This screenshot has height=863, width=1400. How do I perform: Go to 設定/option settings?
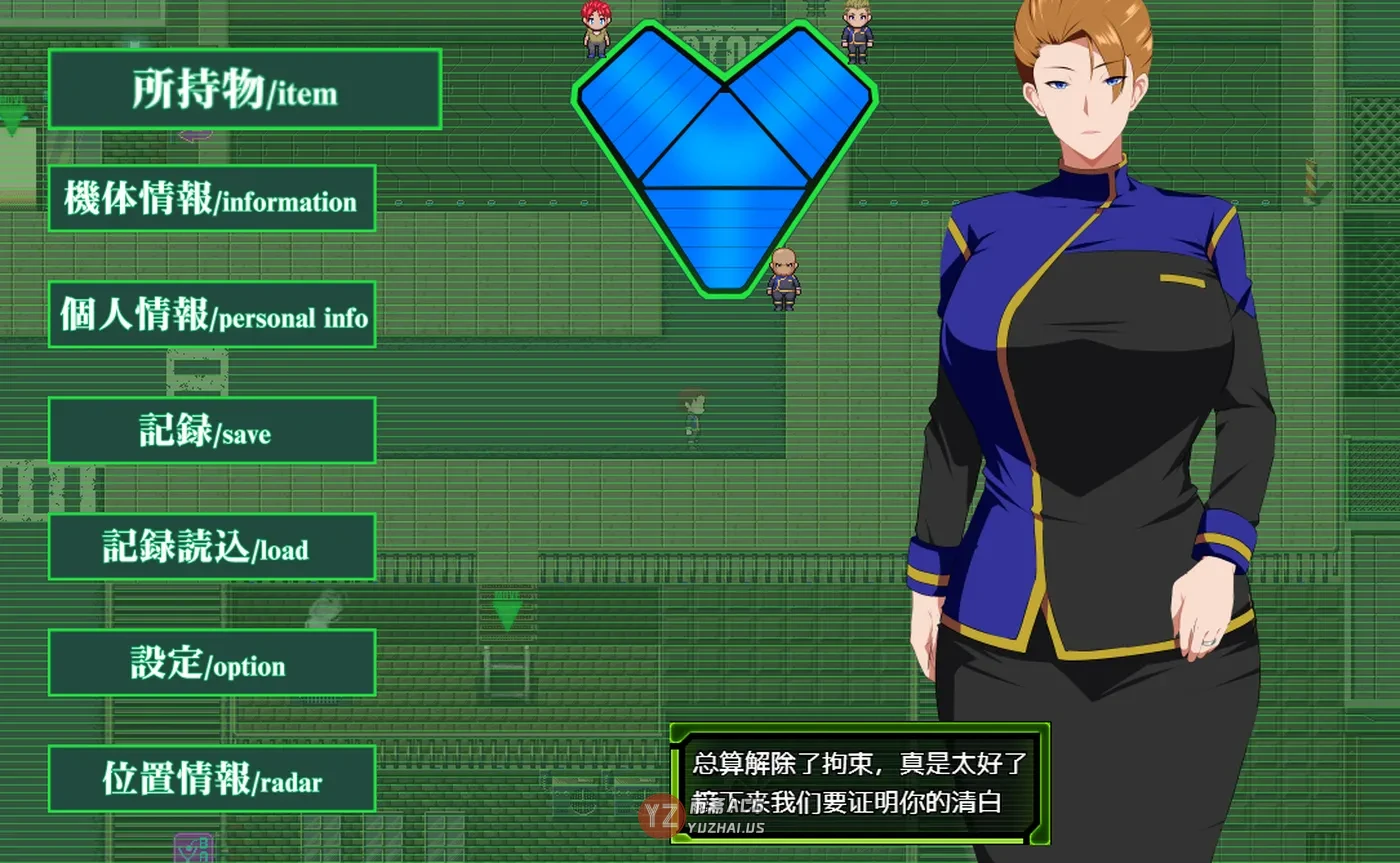(211, 662)
